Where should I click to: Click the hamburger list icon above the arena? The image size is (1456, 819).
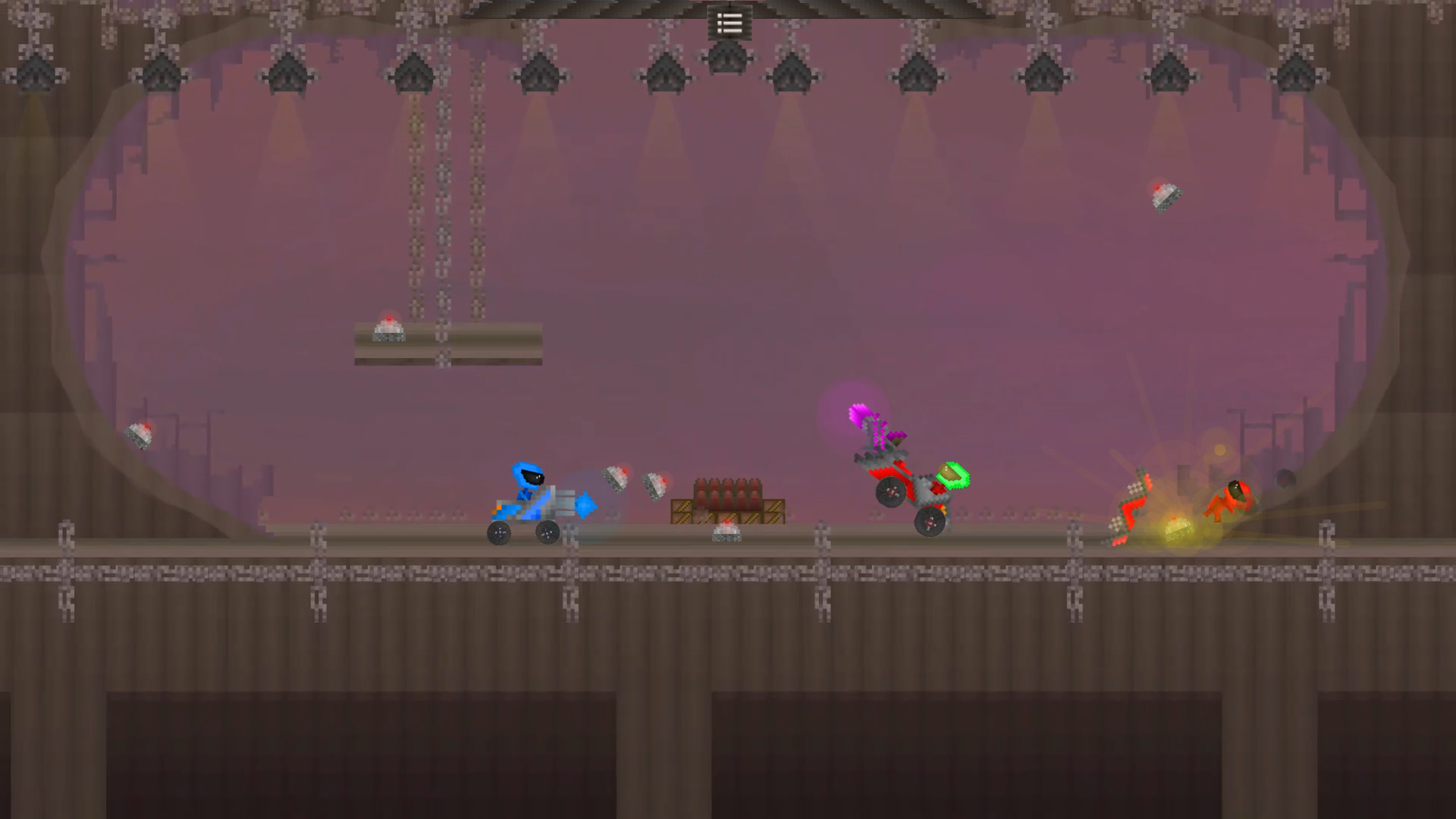pyautogui.click(x=728, y=23)
